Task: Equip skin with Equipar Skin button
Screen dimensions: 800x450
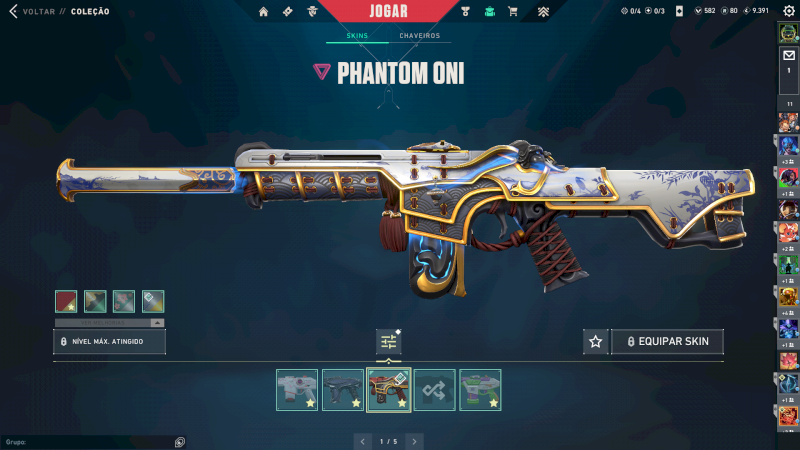Action: coord(668,342)
